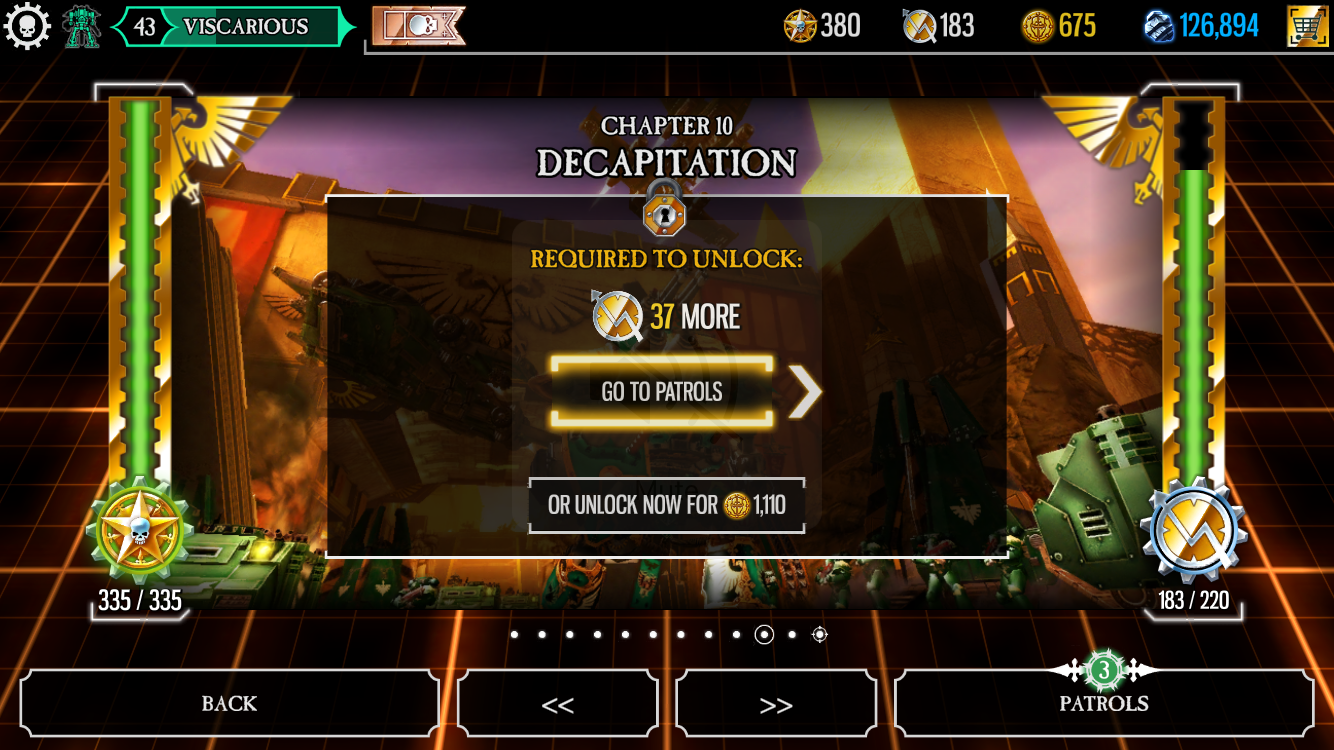Click the Go To Patrols button
1334x750 pixels.
(662, 392)
